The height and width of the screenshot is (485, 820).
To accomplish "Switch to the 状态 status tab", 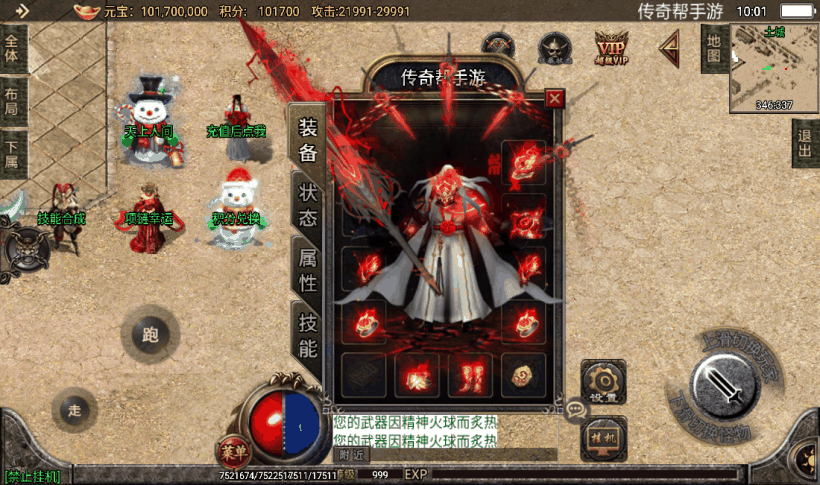I will tap(307, 205).
